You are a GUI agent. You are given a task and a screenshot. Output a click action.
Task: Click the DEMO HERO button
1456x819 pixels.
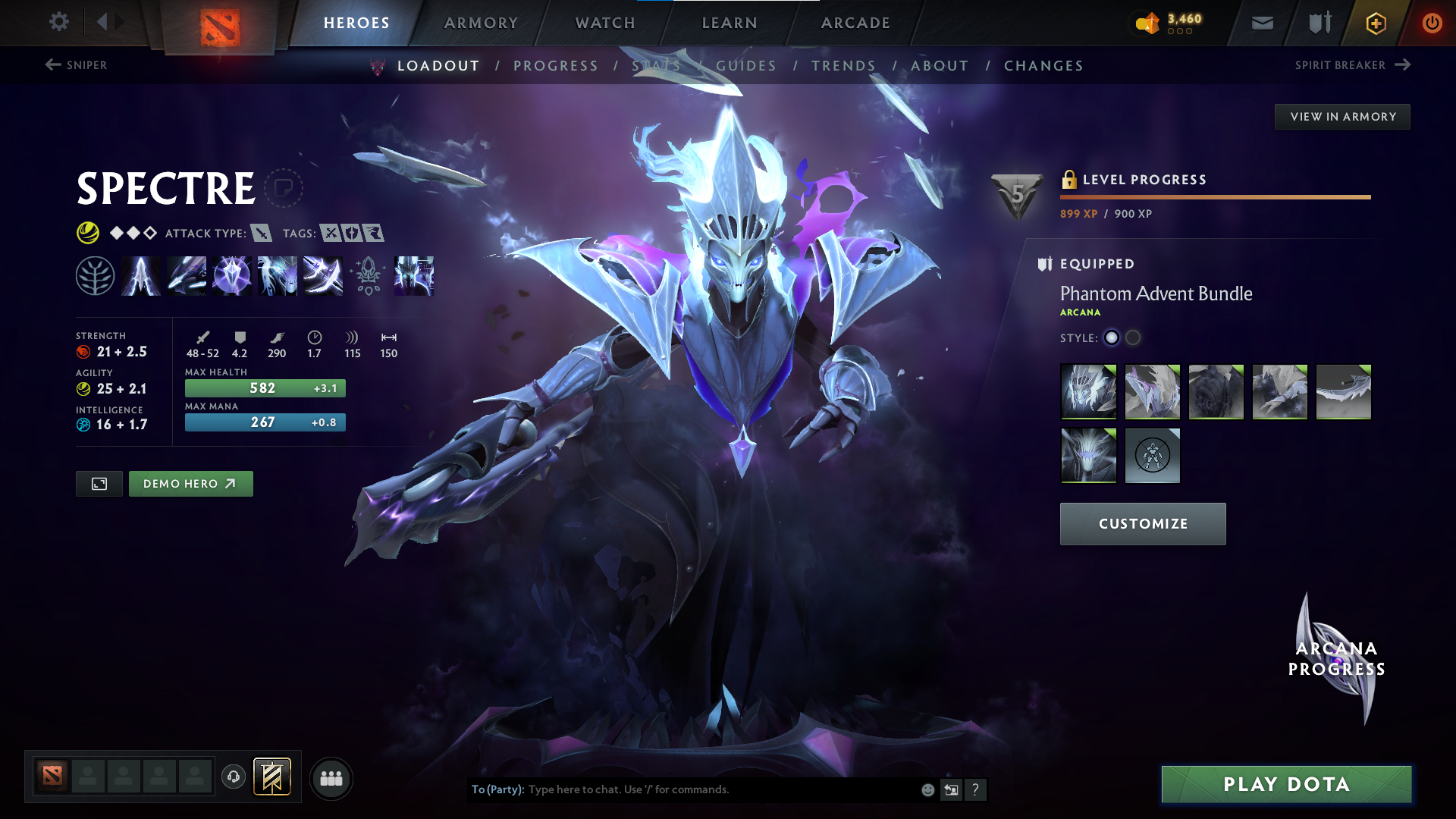click(x=190, y=483)
